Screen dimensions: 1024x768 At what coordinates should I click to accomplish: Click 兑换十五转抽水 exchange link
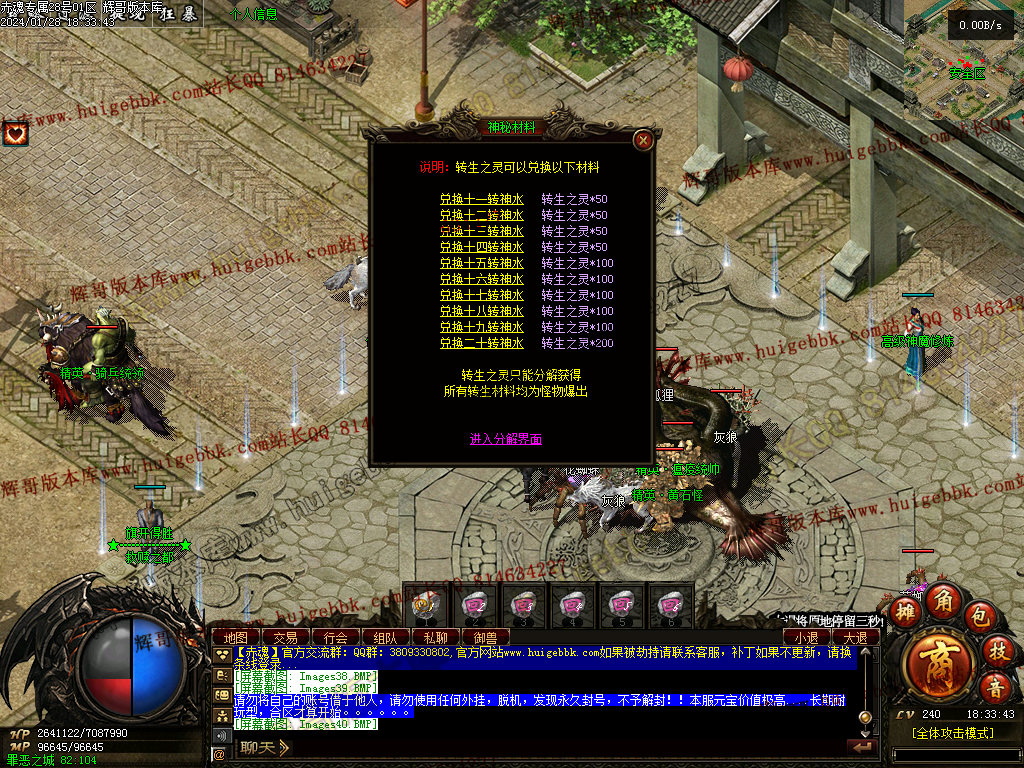coord(481,263)
